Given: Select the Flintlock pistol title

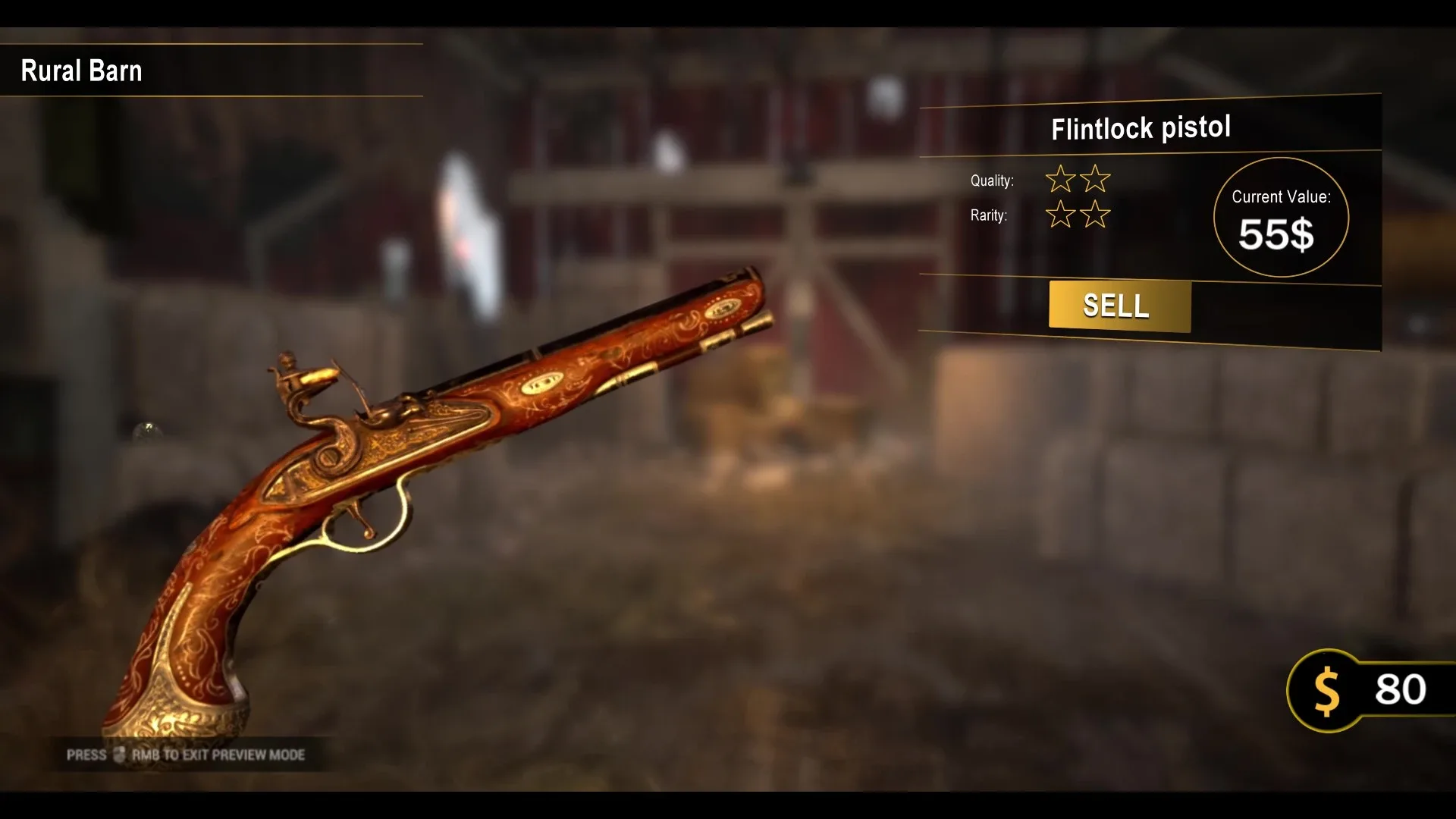Looking at the screenshot, I should tap(1141, 127).
